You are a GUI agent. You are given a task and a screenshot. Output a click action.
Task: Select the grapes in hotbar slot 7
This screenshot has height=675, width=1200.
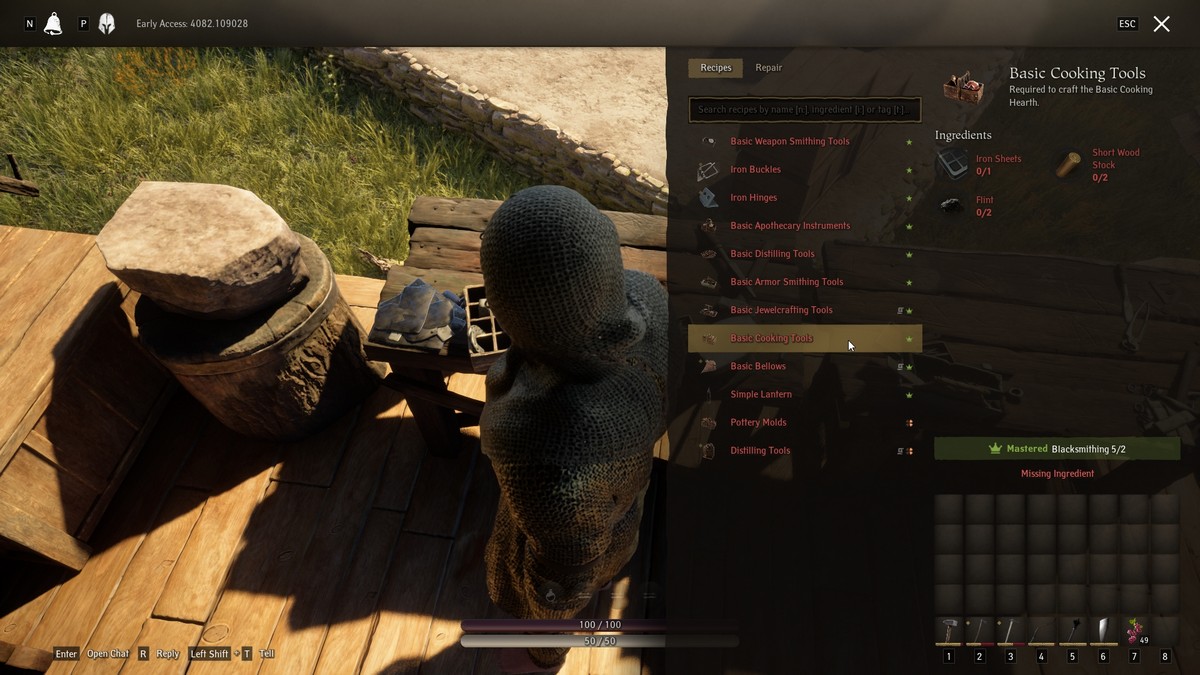(1134, 631)
